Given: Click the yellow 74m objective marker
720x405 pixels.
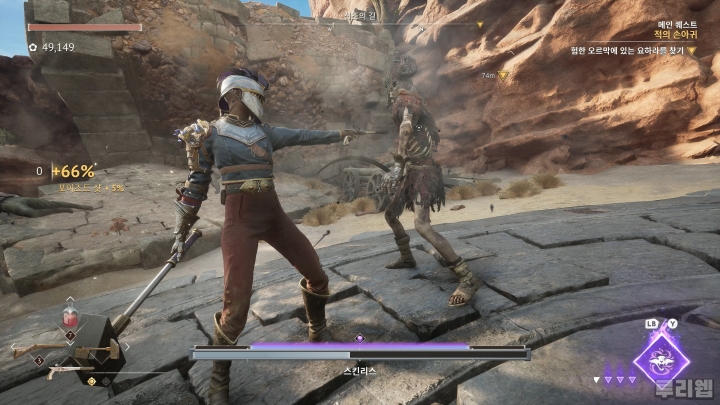Looking at the screenshot, I should point(504,75).
